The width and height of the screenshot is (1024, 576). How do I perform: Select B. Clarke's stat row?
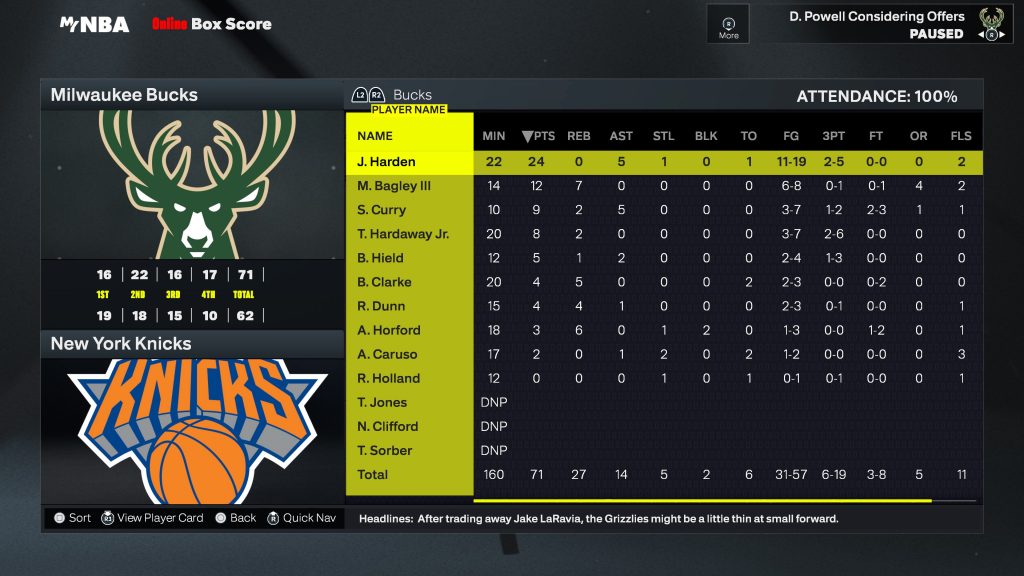tap(382, 282)
